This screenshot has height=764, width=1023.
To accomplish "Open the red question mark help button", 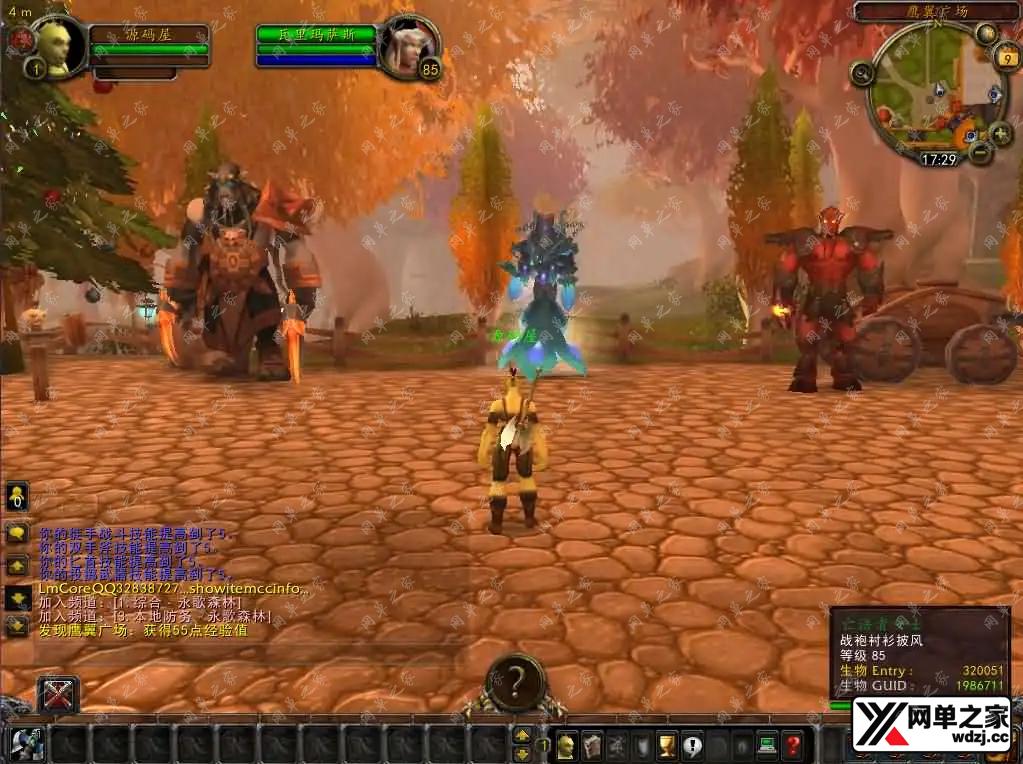I will click(792, 745).
